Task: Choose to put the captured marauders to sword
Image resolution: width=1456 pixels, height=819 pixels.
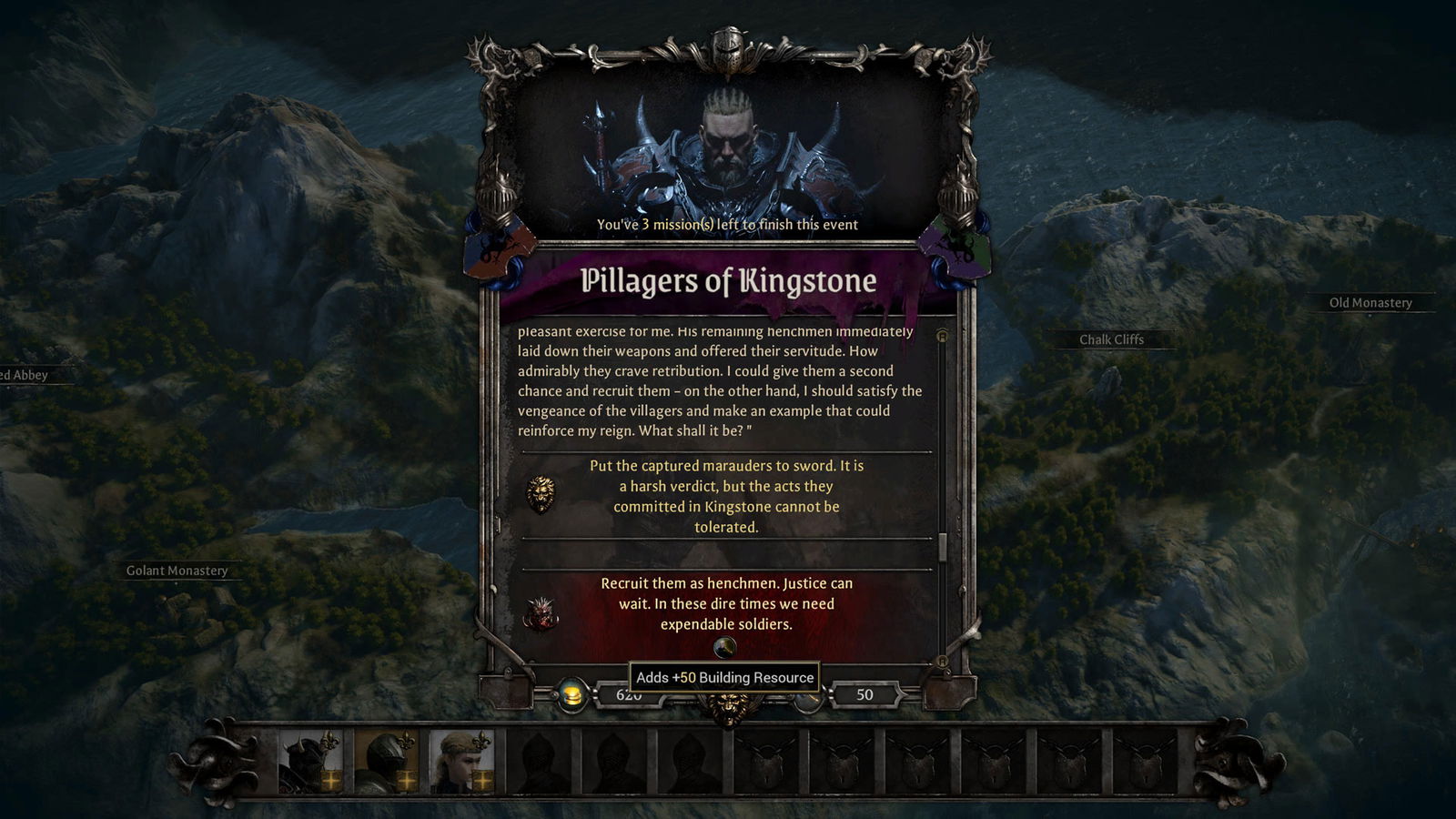Action: pos(726,496)
